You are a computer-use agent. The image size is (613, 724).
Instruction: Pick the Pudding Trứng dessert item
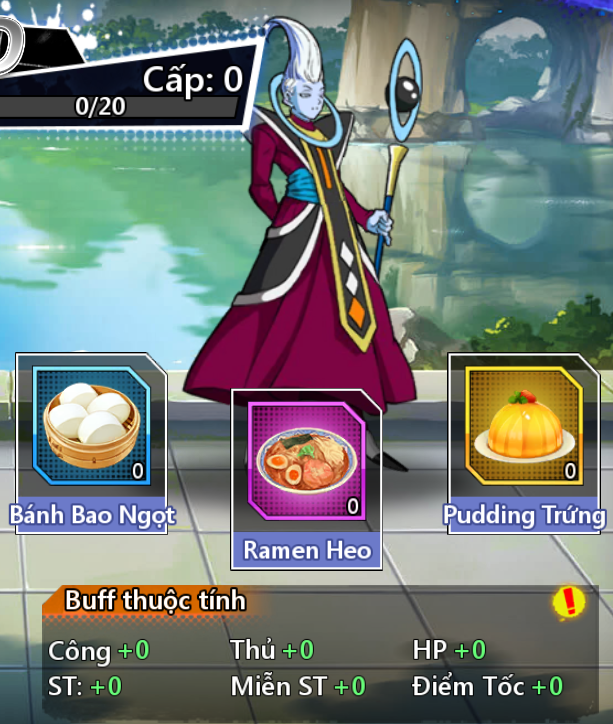pos(524,426)
